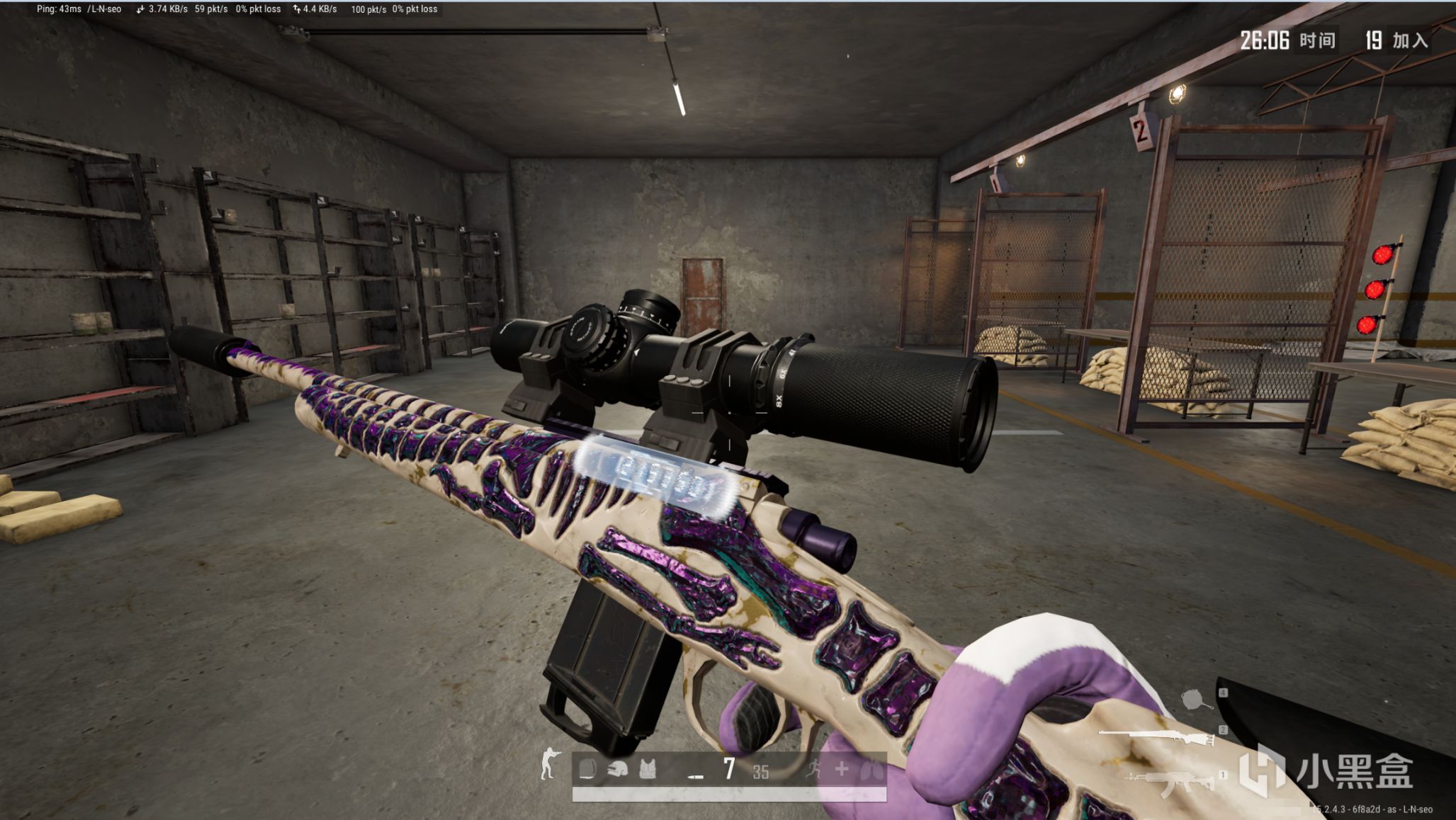Click the helmet equipment icon

pyautogui.click(x=617, y=769)
